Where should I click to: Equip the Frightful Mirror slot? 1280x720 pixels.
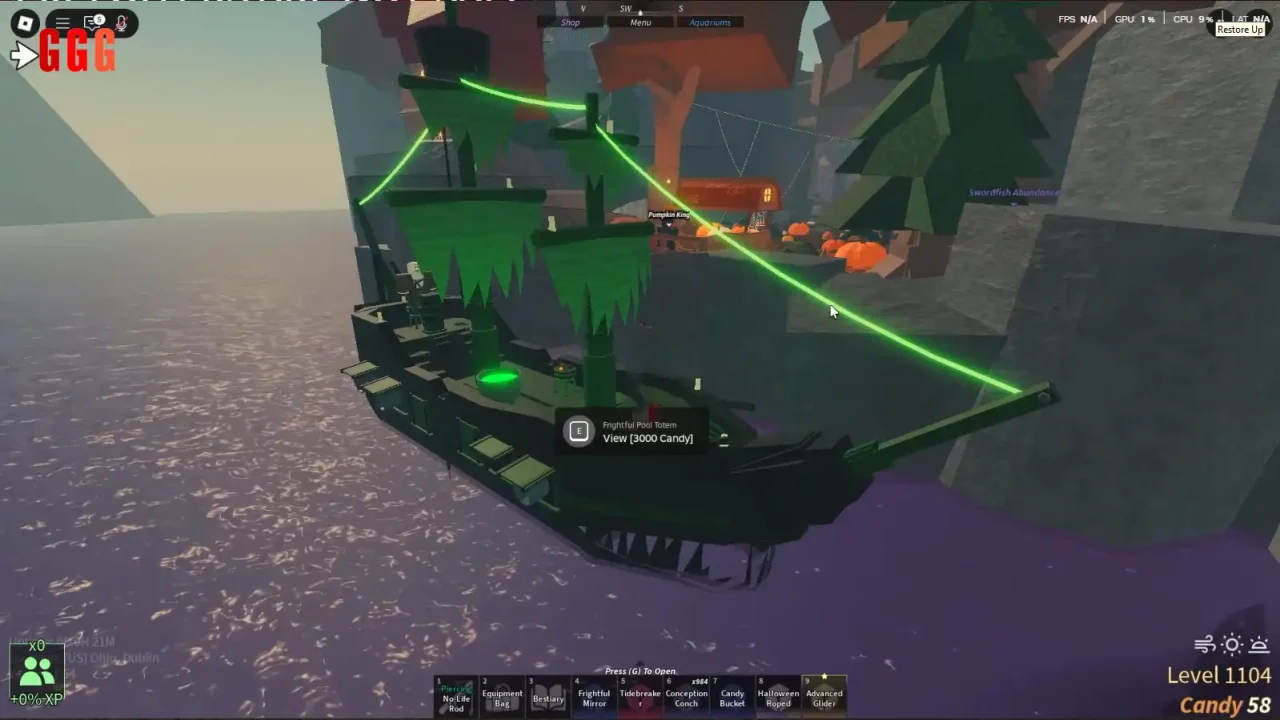(x=594, y=696)
